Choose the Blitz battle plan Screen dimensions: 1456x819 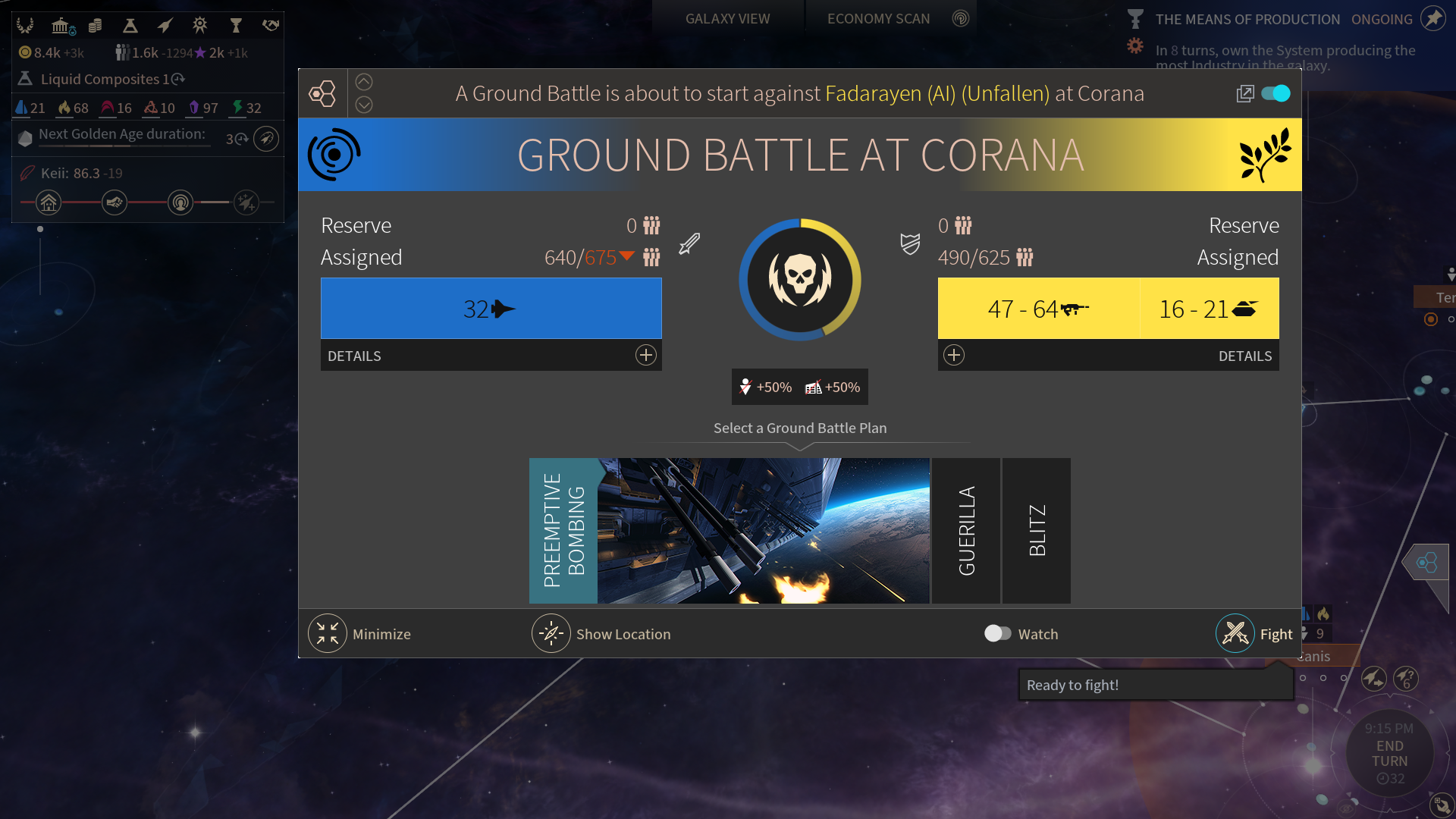tap(1037, 531)
